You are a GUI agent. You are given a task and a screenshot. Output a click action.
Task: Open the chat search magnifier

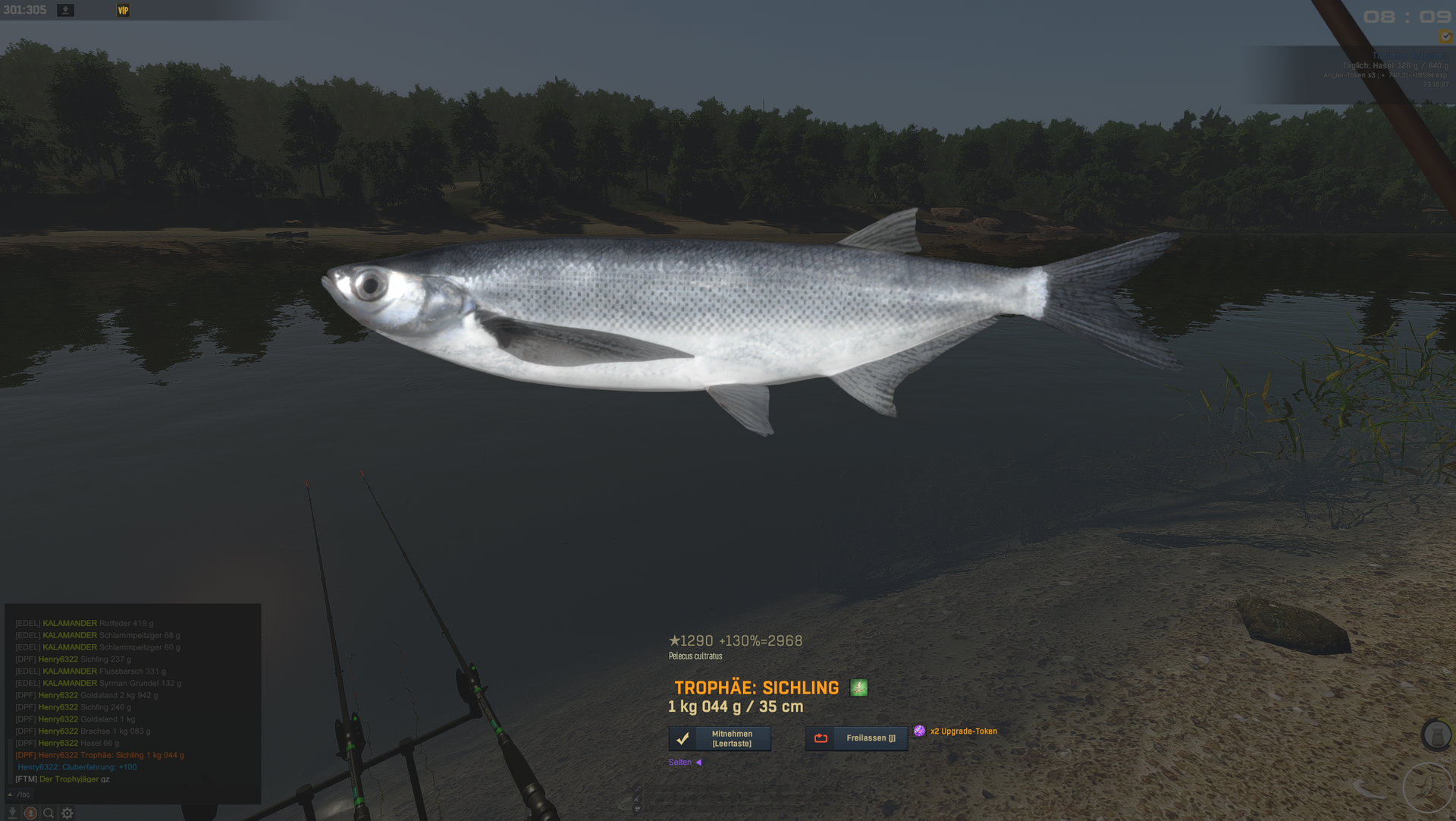click(49, 813)
